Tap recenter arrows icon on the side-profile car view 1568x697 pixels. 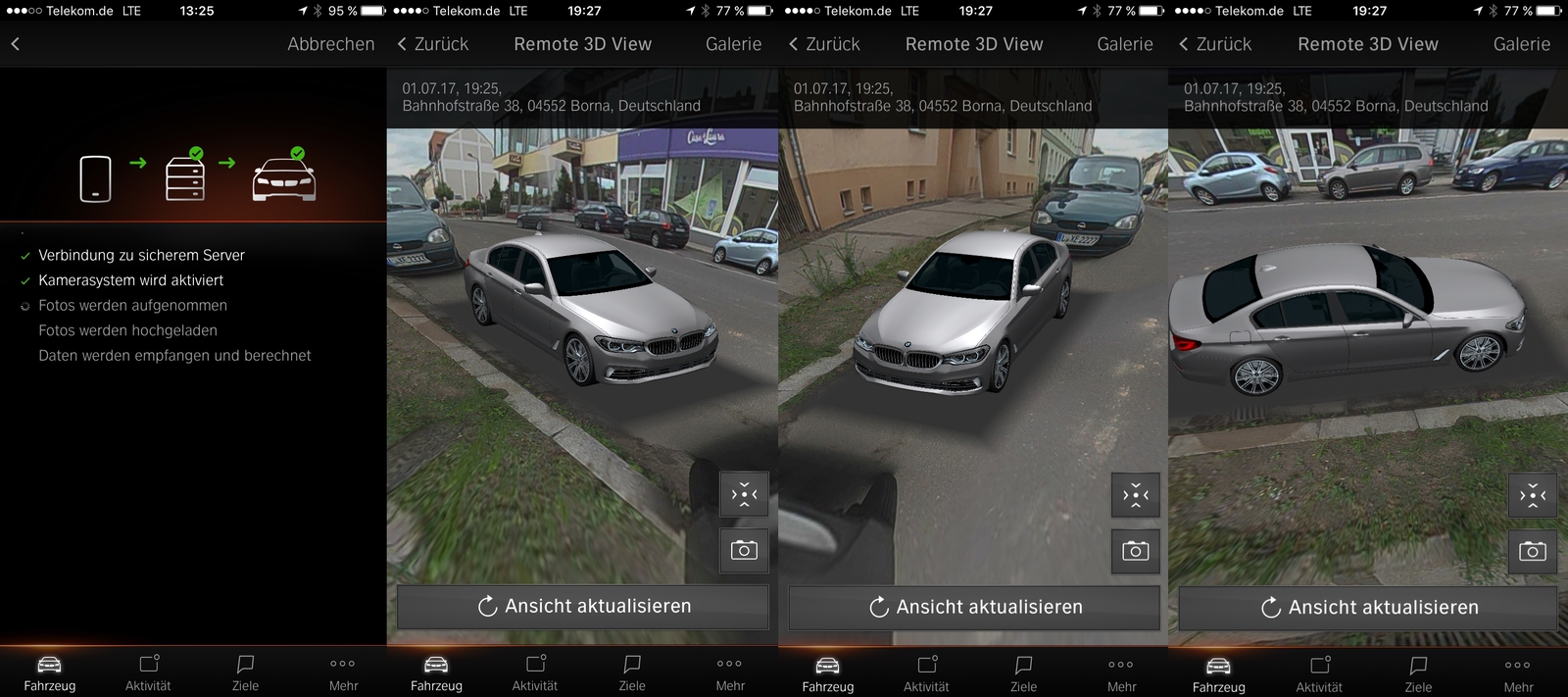click(x=1532, y=495)
